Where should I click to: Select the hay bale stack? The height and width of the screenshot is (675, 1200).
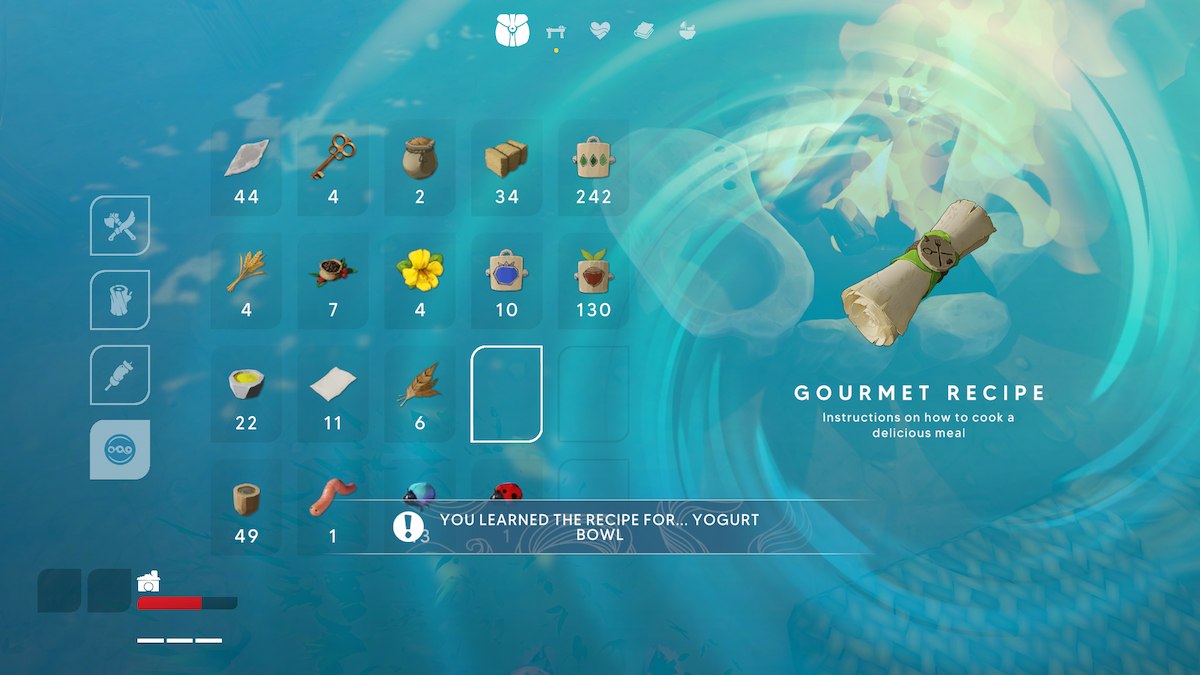507,166
